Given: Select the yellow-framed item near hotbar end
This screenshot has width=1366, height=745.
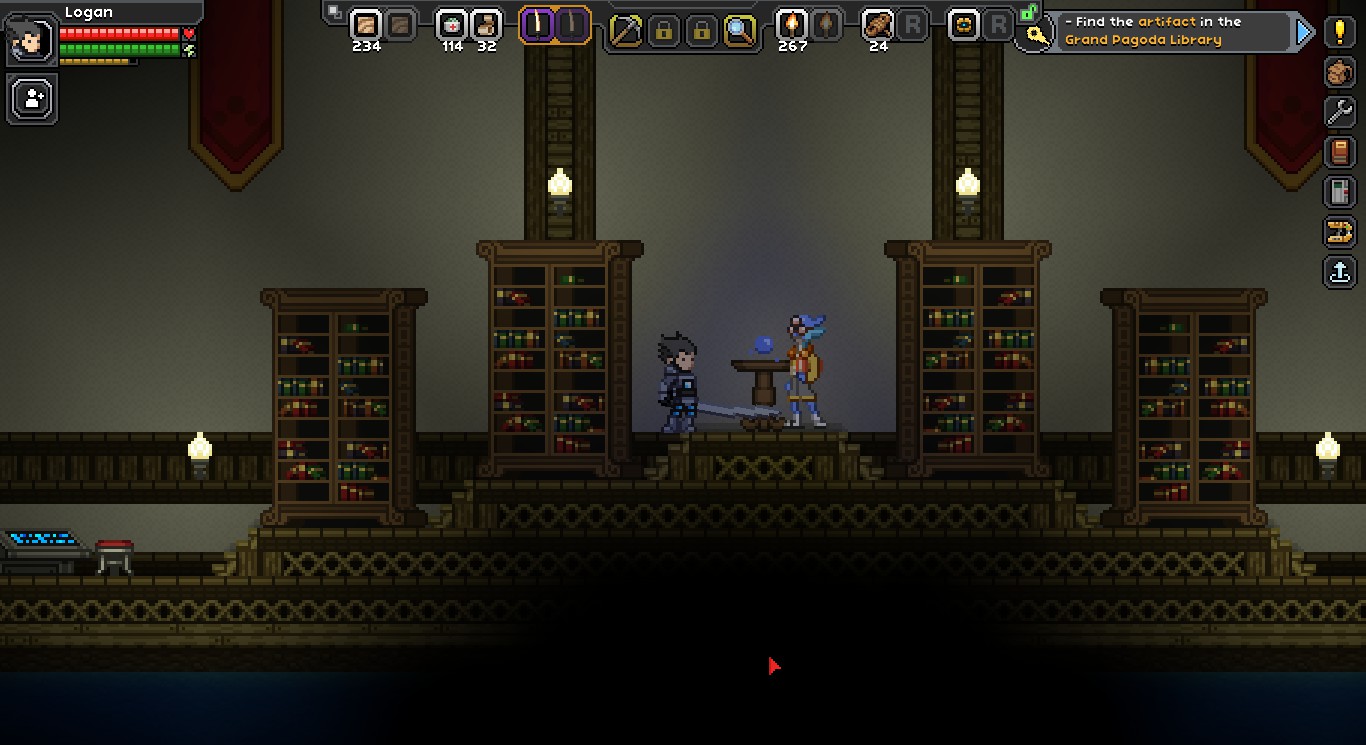Looking at the screenshot, I should pos(964,25).
